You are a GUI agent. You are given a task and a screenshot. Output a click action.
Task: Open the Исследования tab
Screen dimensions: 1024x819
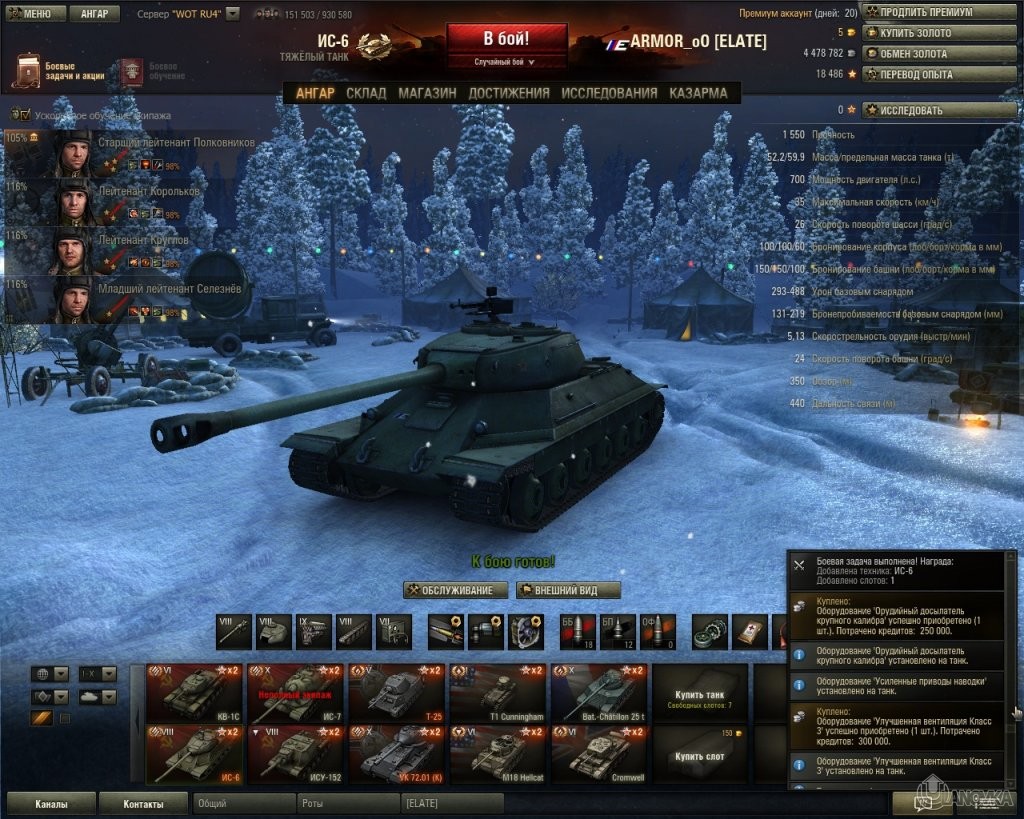pos(609,93)
